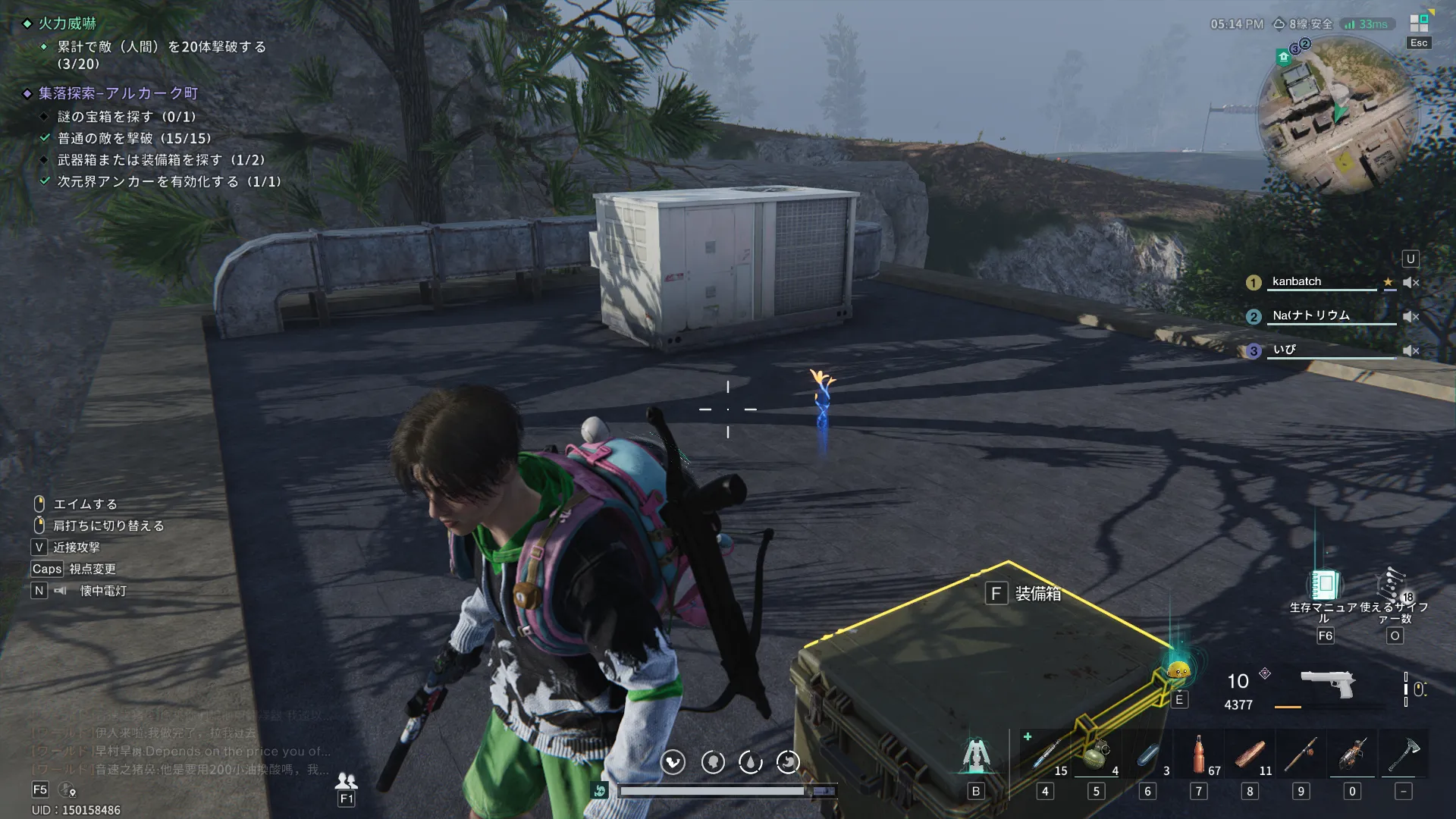Select the fishing rod hotbar slot

1301,755
